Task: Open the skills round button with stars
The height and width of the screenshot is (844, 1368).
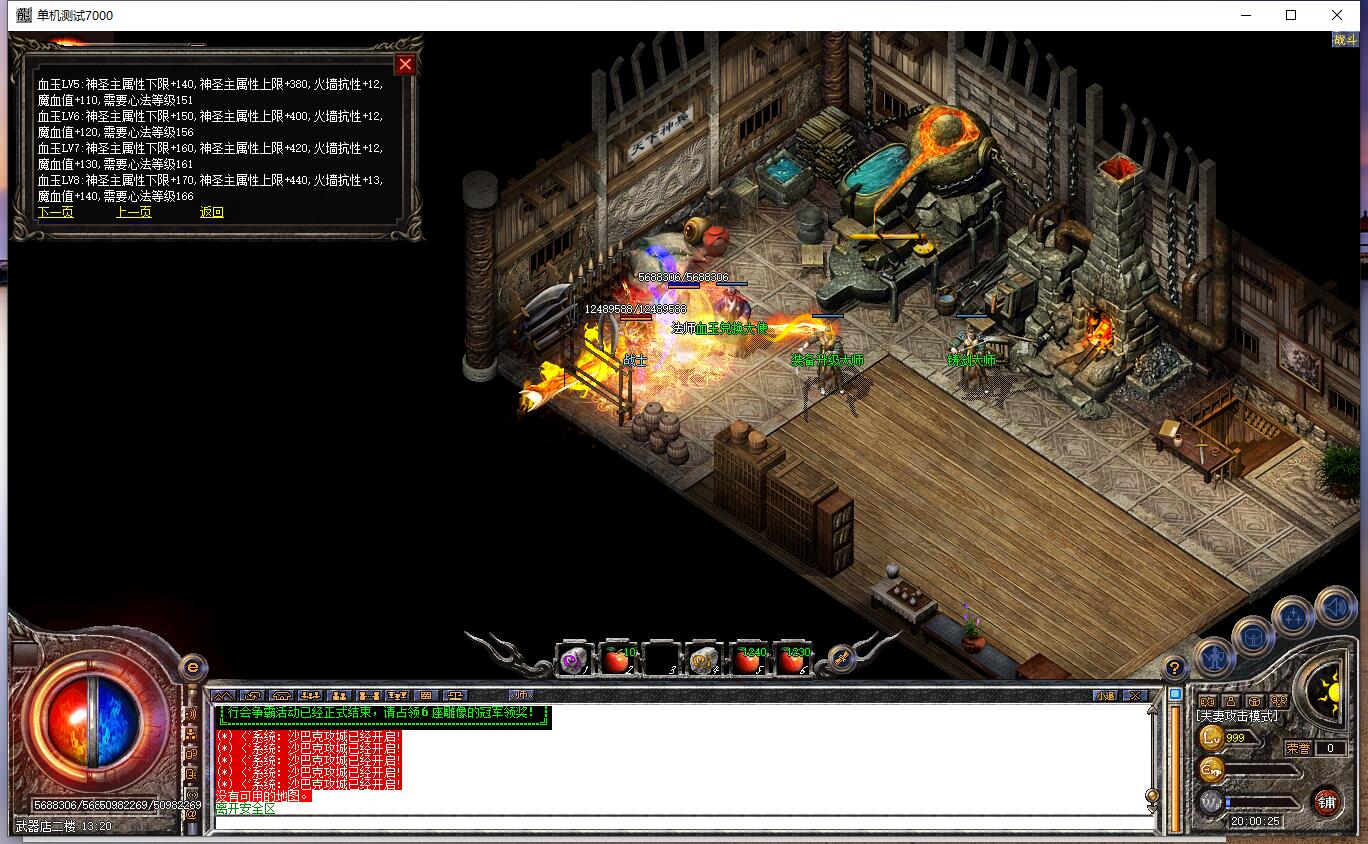Action: tap(1292, 616)
